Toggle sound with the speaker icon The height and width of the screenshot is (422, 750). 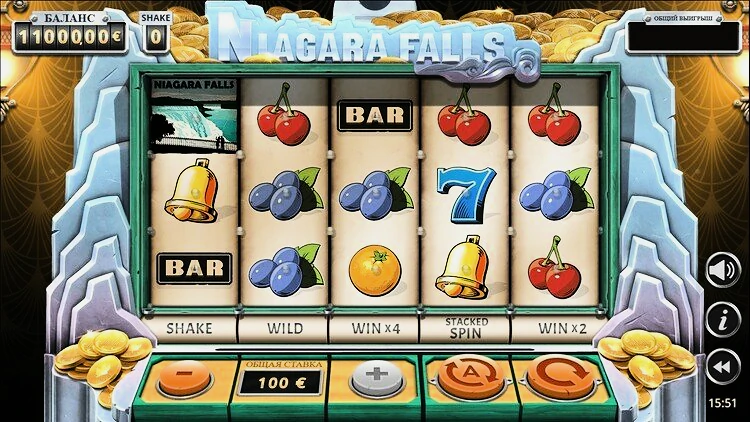722,269
